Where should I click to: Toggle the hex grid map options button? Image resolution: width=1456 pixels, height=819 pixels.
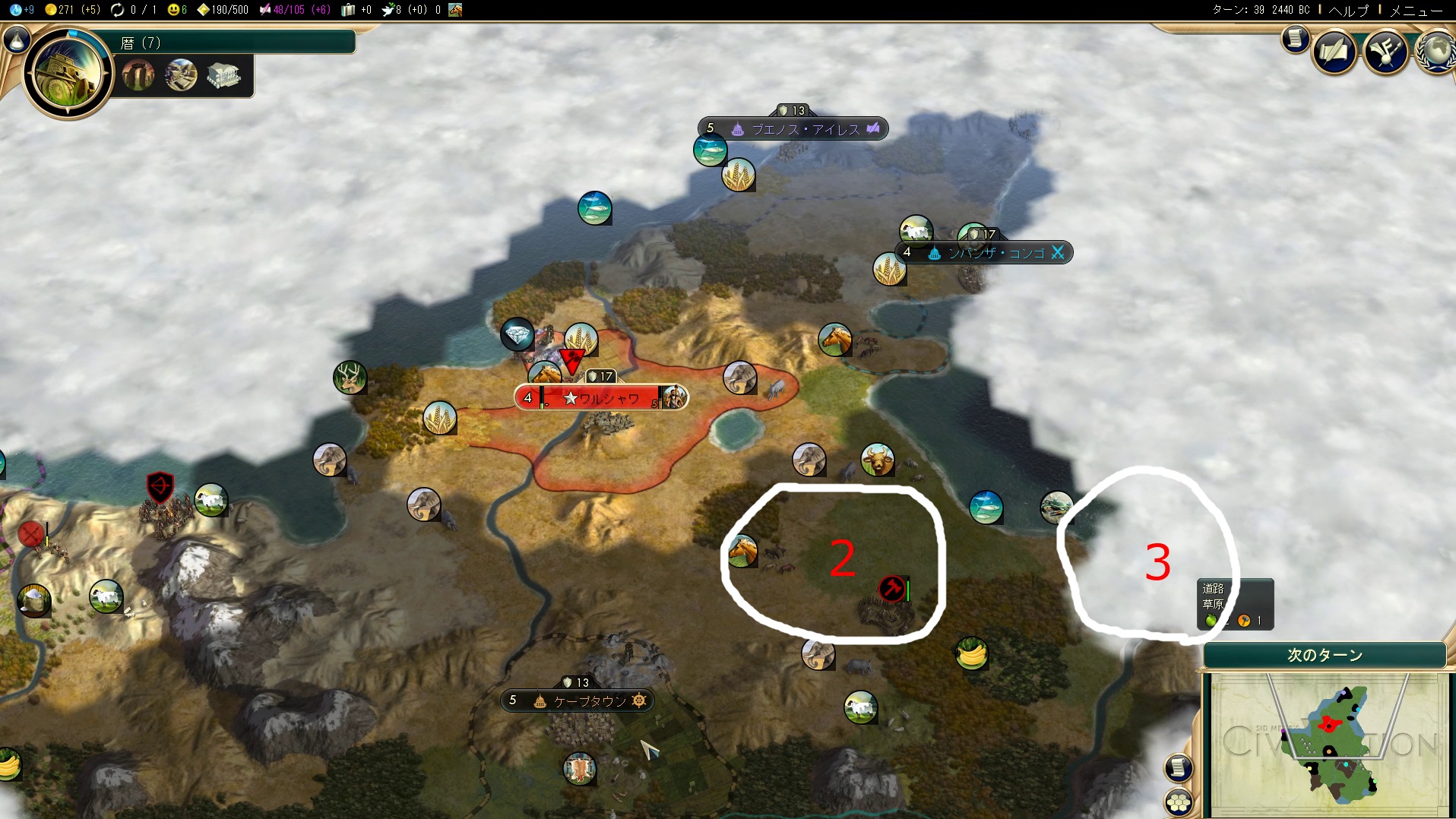(1178, 802)
